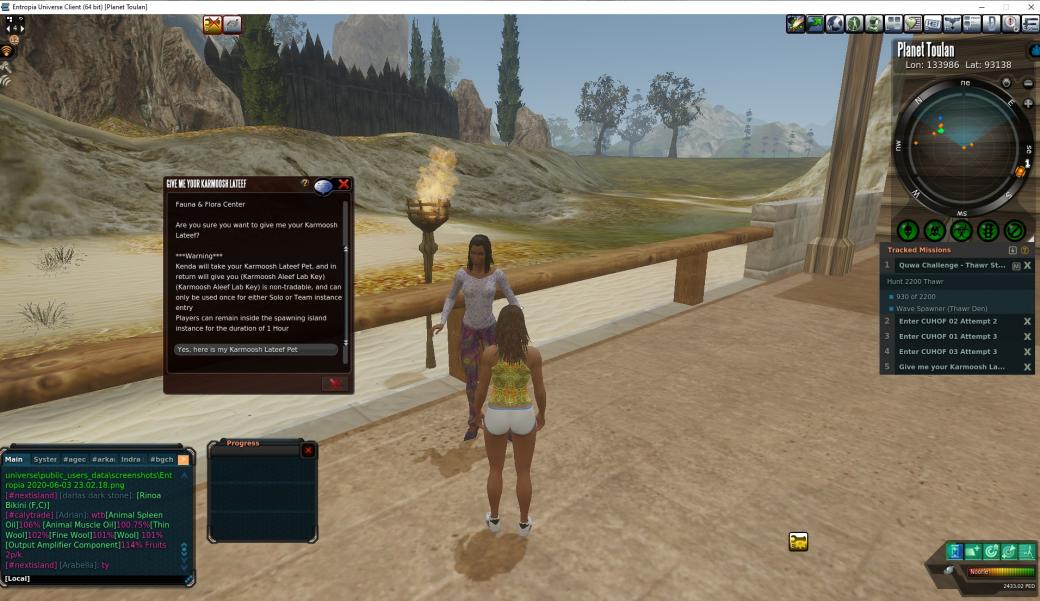Image resolution: width=1040 pixels, height=601 pixels.
Task: Open the globe icon in top toolbar
Action: (x=835, y=24)
